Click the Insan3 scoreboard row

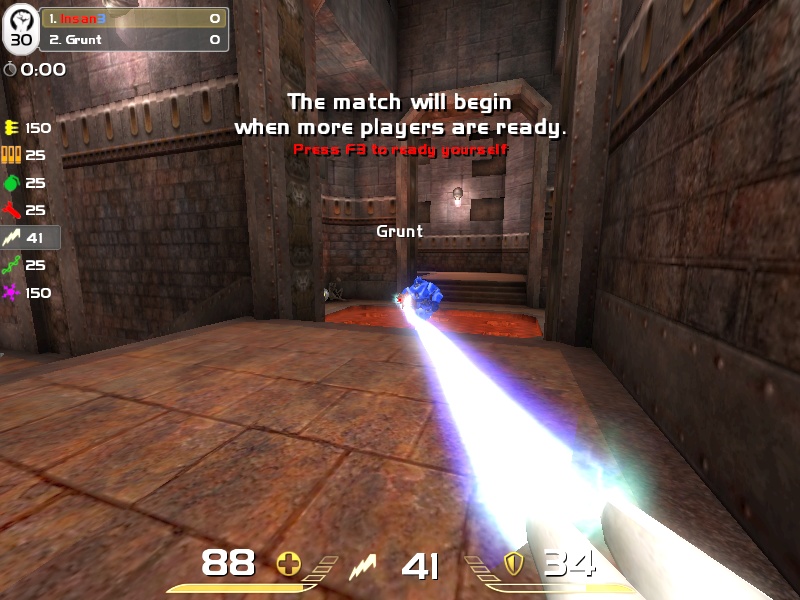click(x=134, y=19)
